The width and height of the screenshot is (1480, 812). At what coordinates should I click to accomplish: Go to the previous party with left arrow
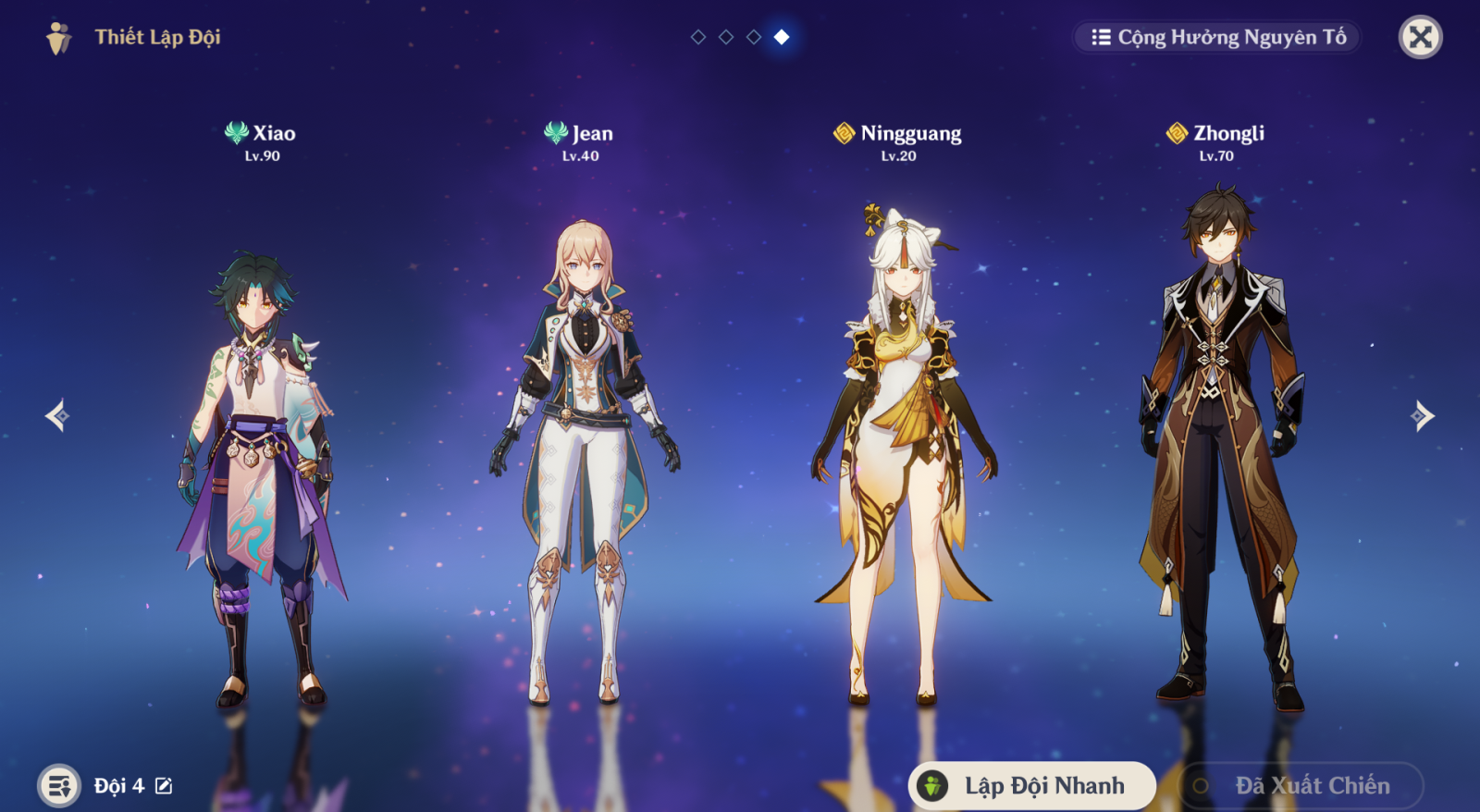[x=57, y=415]
